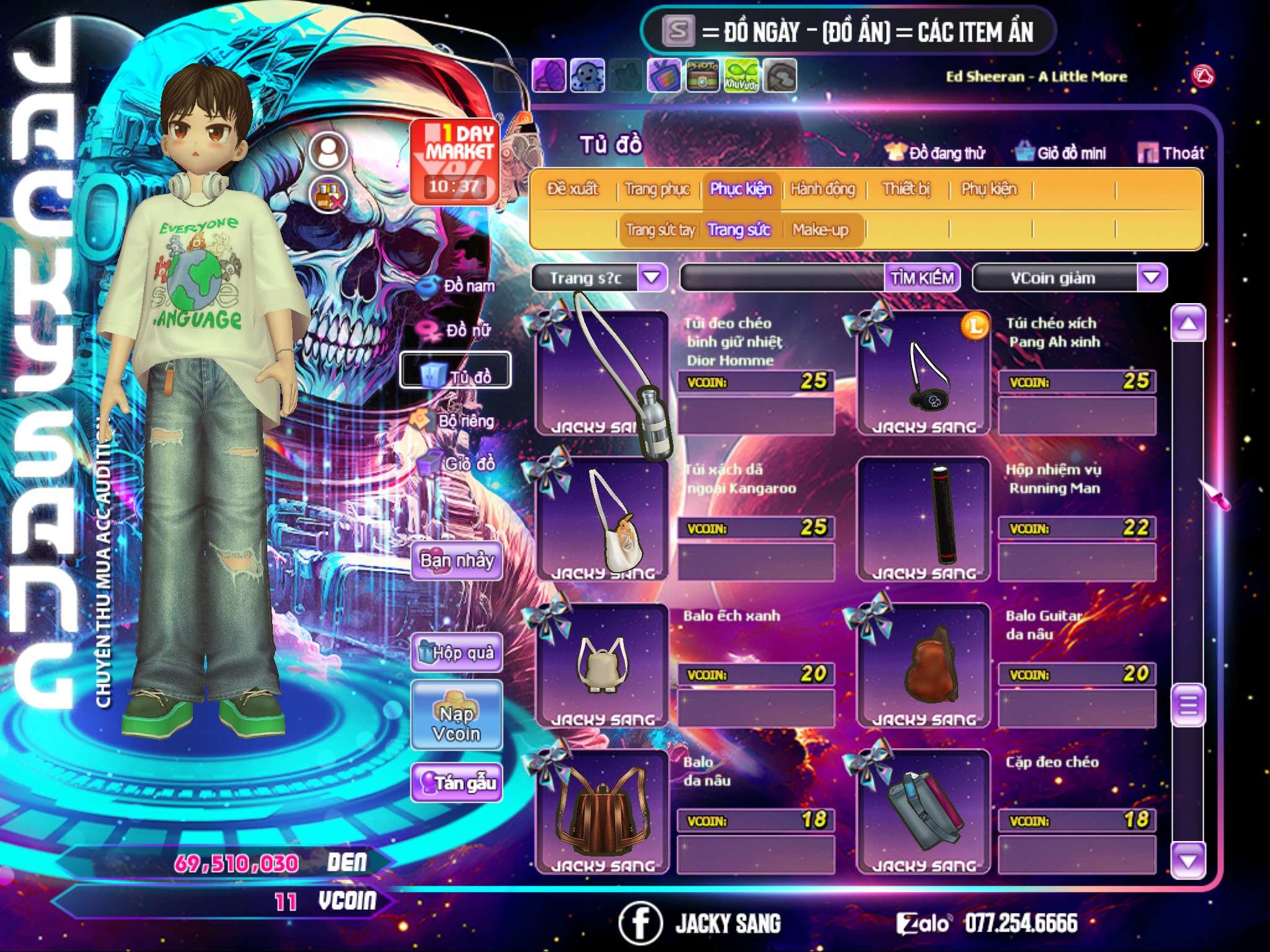This screenshot has height=952, width=1270.
Task: Click the TÌM KIẾM search button
Action: point(921,278)
